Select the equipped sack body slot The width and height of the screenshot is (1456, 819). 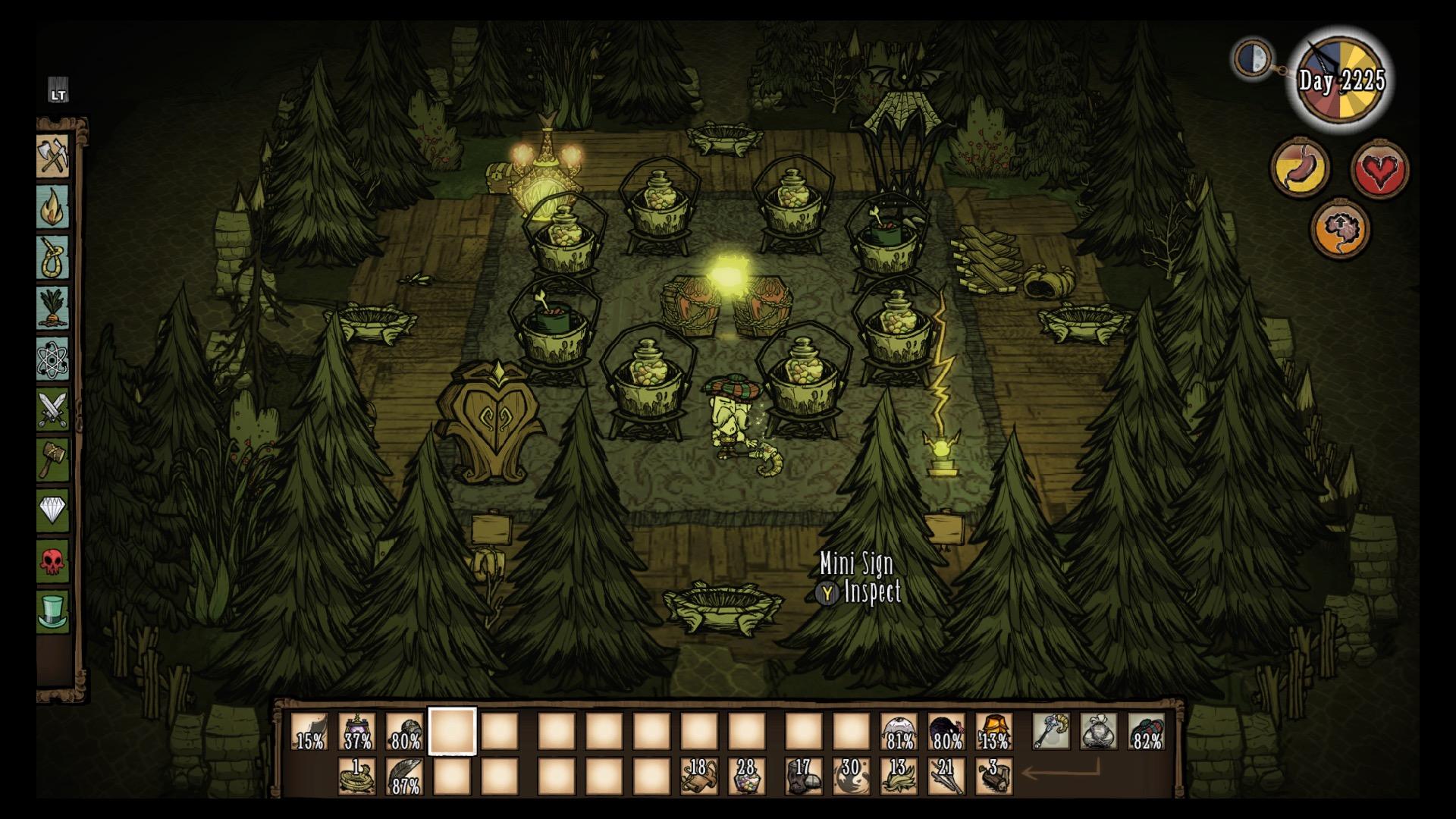(1099, 732)
